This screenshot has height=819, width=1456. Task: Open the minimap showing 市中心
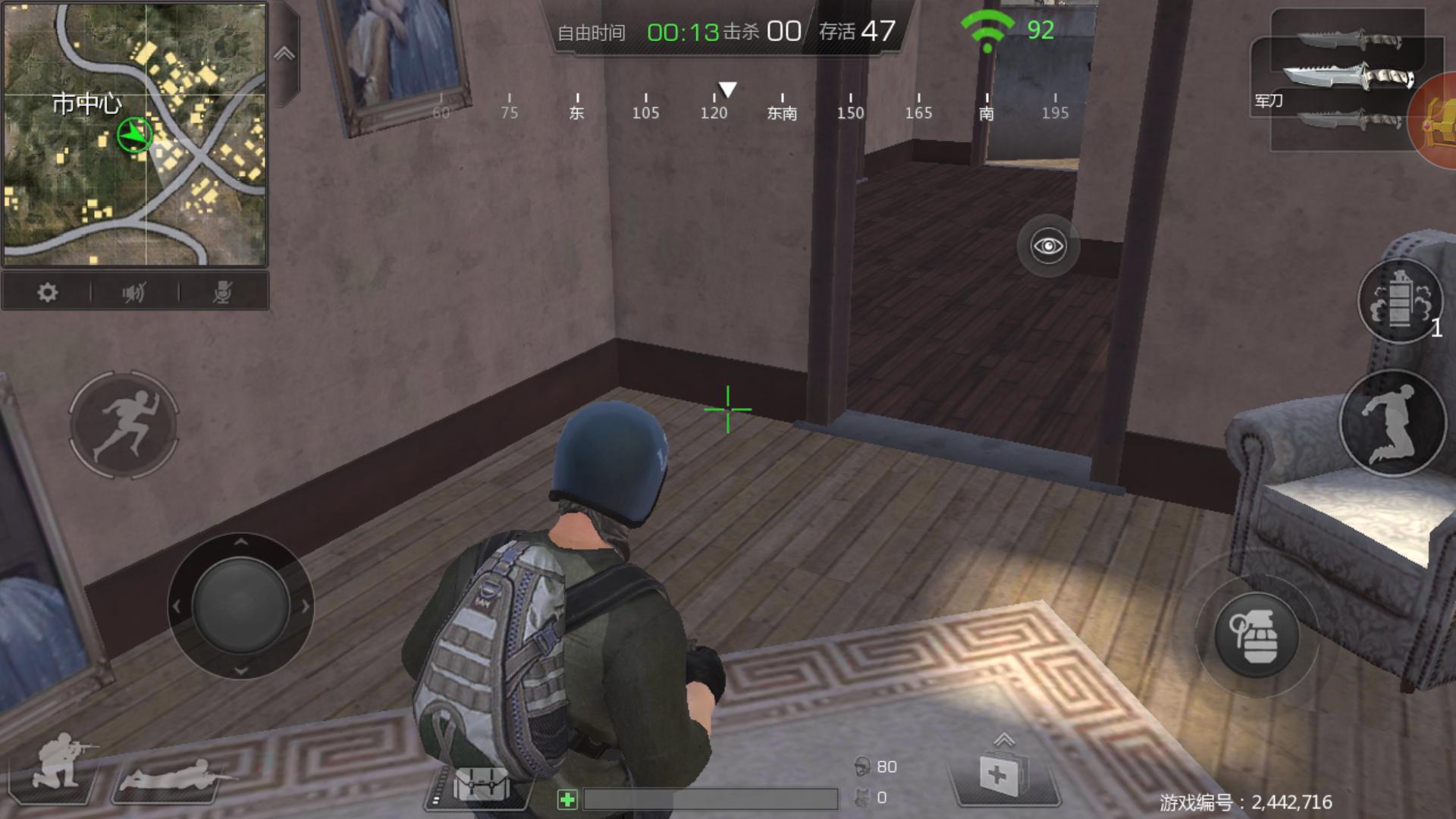pyautogui.click(x=135, y=133)
